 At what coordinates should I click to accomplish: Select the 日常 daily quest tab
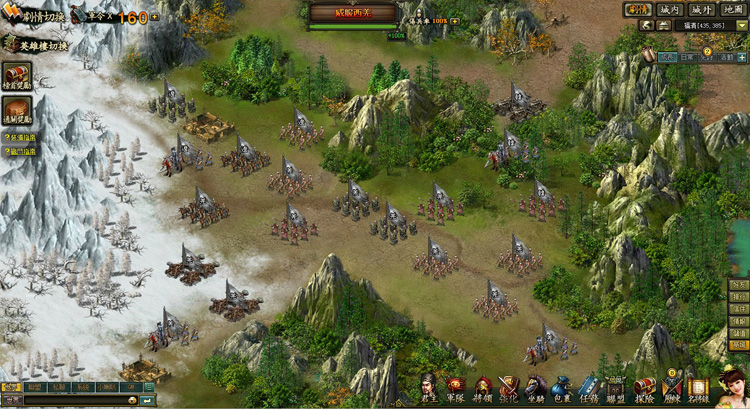tap(687, 57)
